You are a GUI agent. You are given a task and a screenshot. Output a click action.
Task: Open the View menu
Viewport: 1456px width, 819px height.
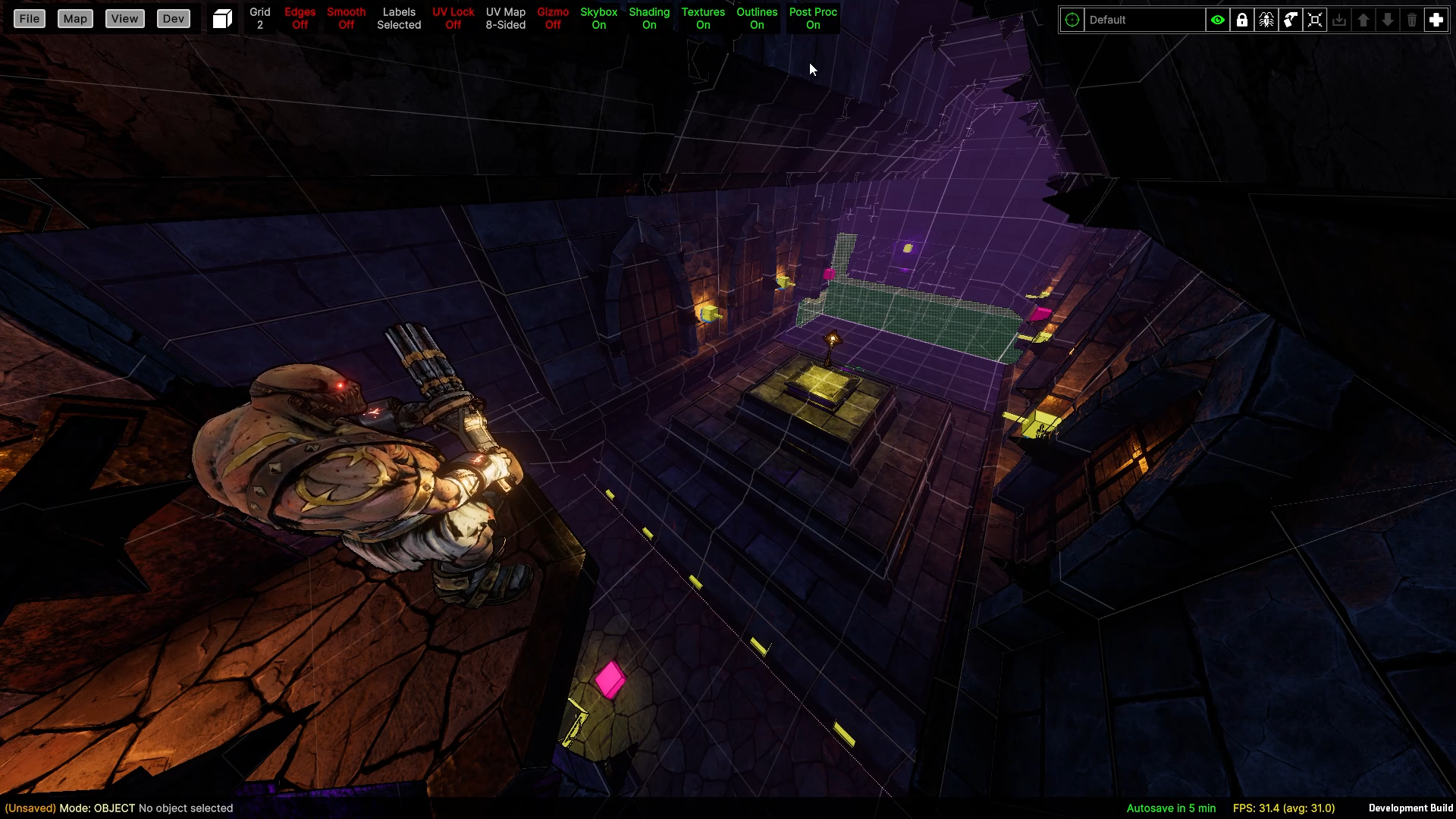(x=124, y=19)
